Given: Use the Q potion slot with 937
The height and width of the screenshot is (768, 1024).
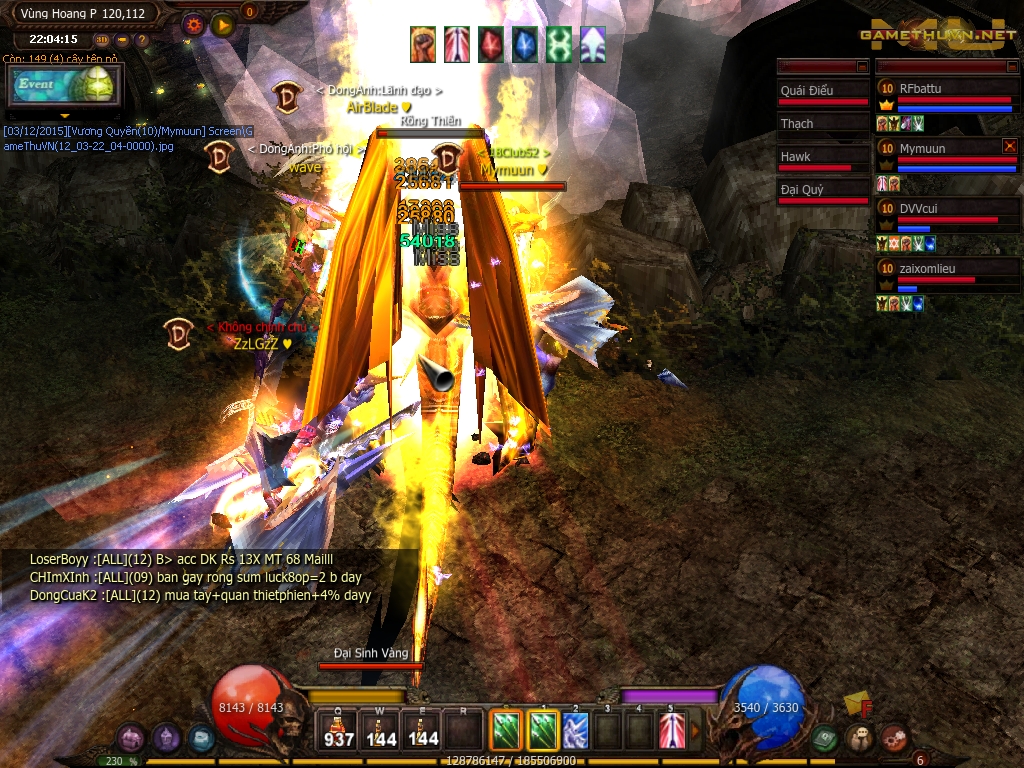Looking at the screenshot, I should click(339, 730).
